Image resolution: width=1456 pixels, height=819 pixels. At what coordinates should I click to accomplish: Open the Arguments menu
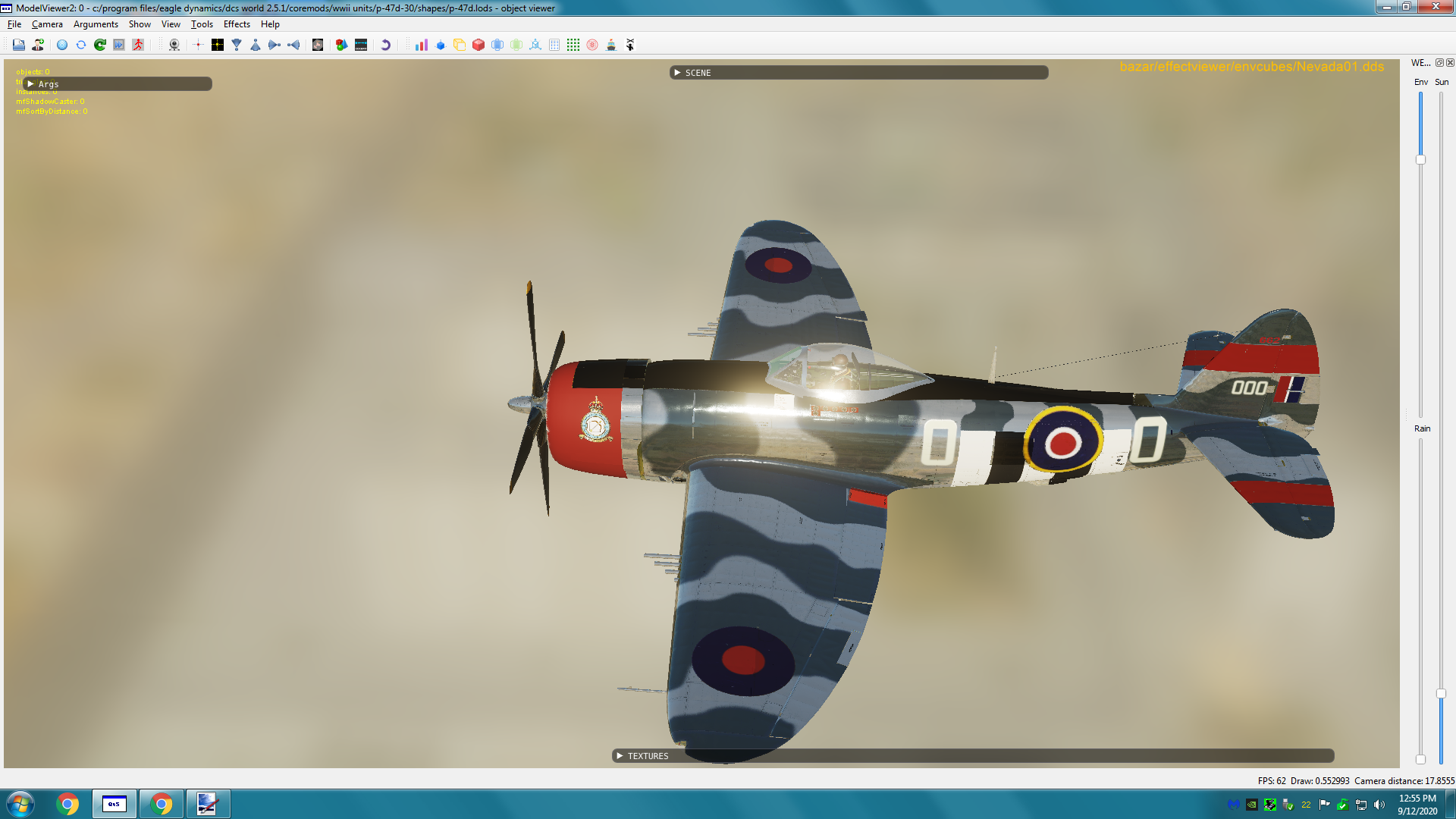96,24
